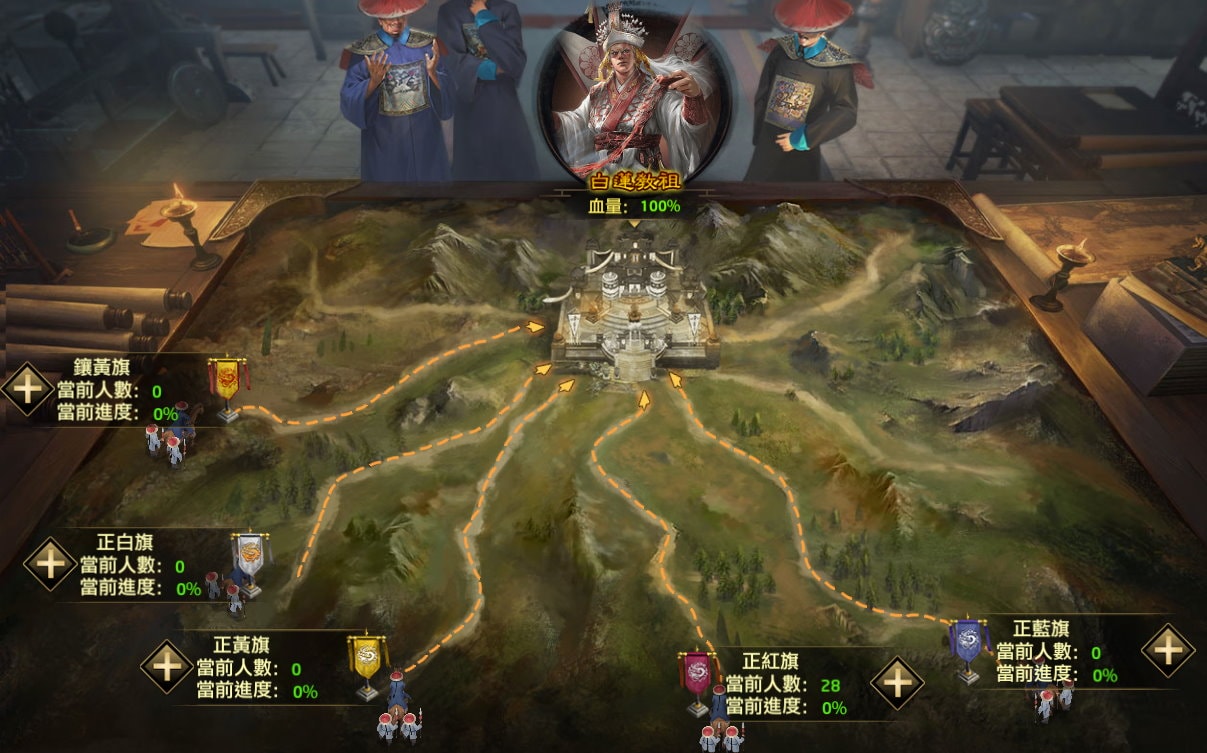1207x753 pixels.
Task: Select the plus button next to 正藍旗
Action: pyautogui.click(x=1168, y=650)
